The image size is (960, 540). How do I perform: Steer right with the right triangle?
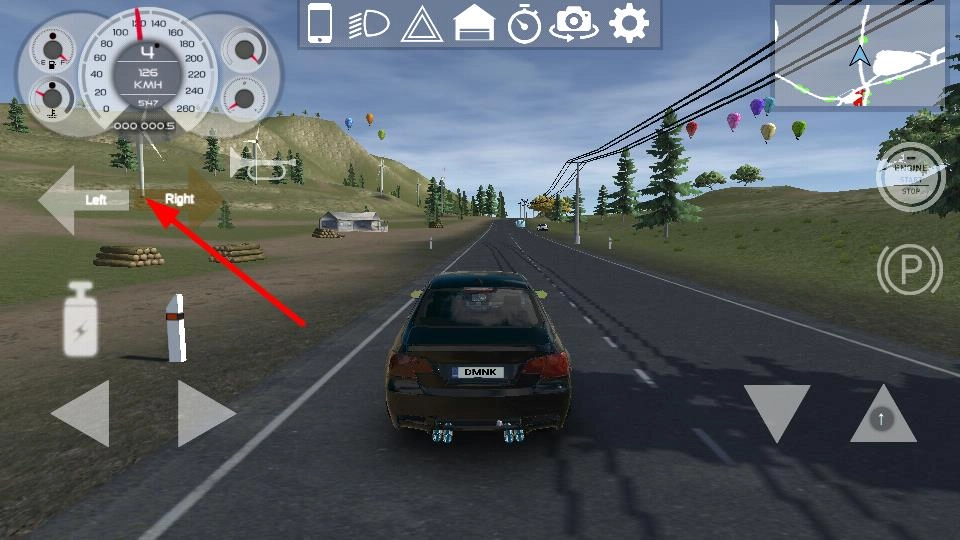(x=203, y=412)
